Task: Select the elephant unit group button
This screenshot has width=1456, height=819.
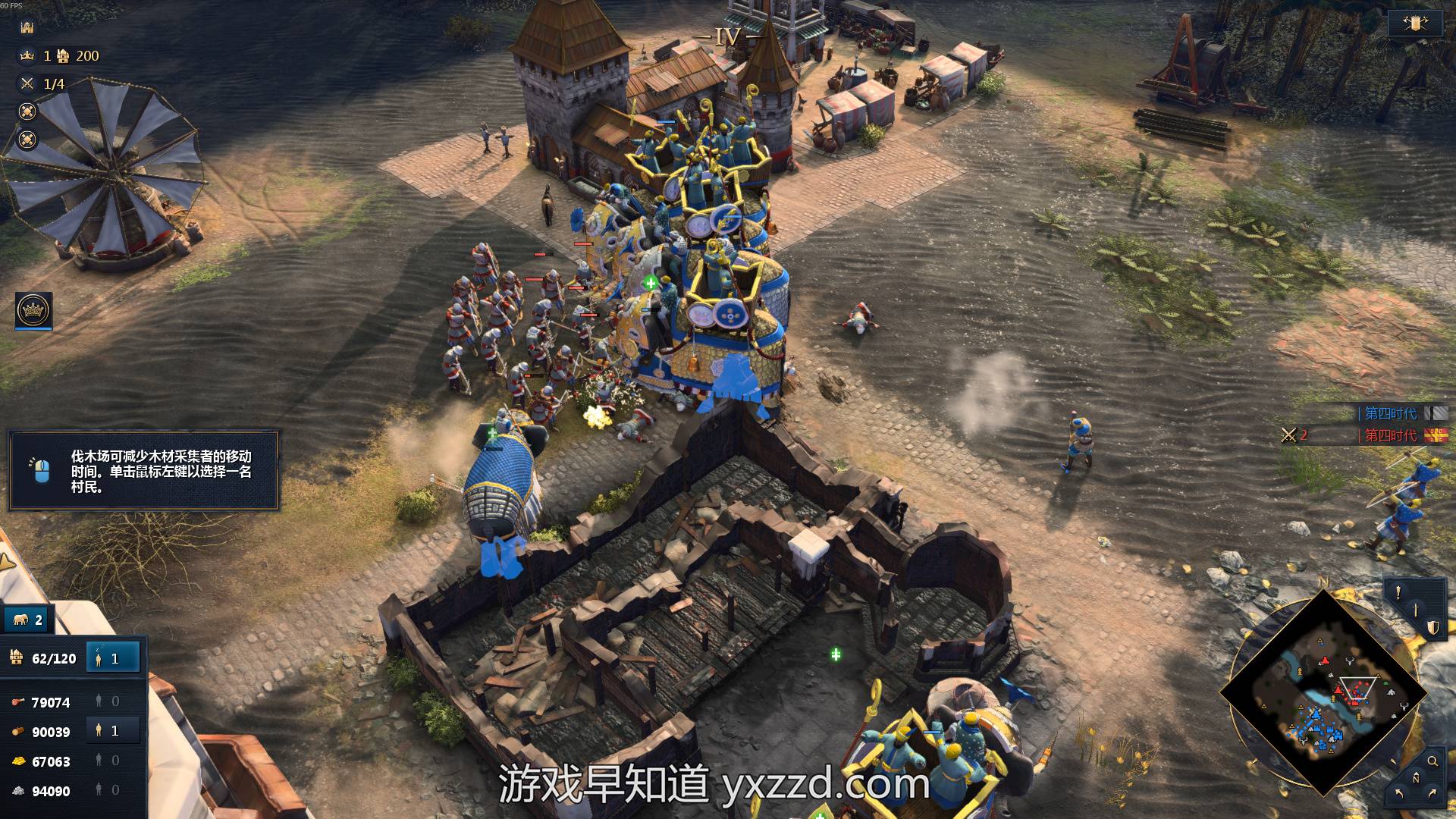Action: (x=29, y=620)
